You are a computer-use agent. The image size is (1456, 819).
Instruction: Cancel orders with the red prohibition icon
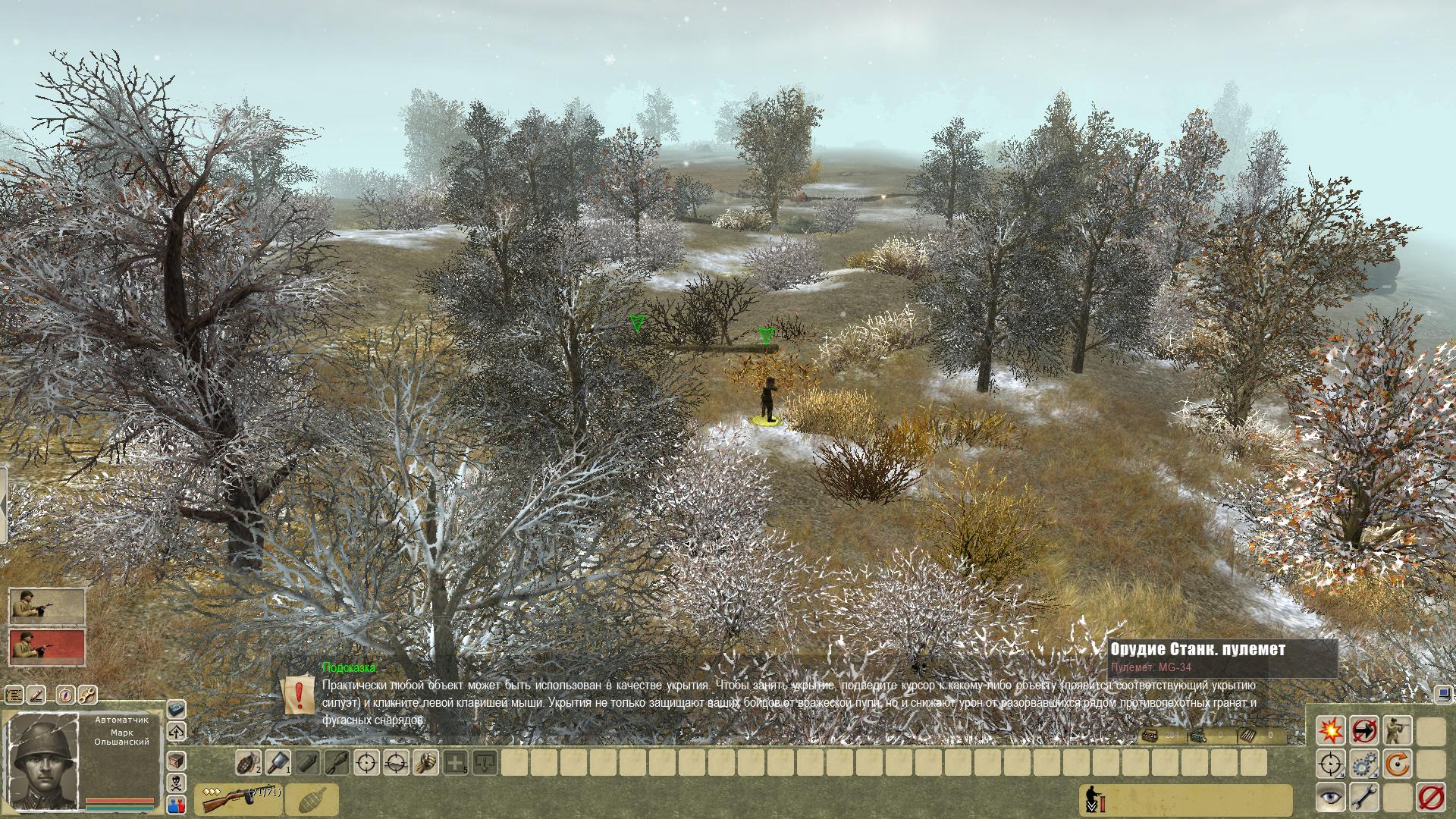click(x=1431, y=797)
